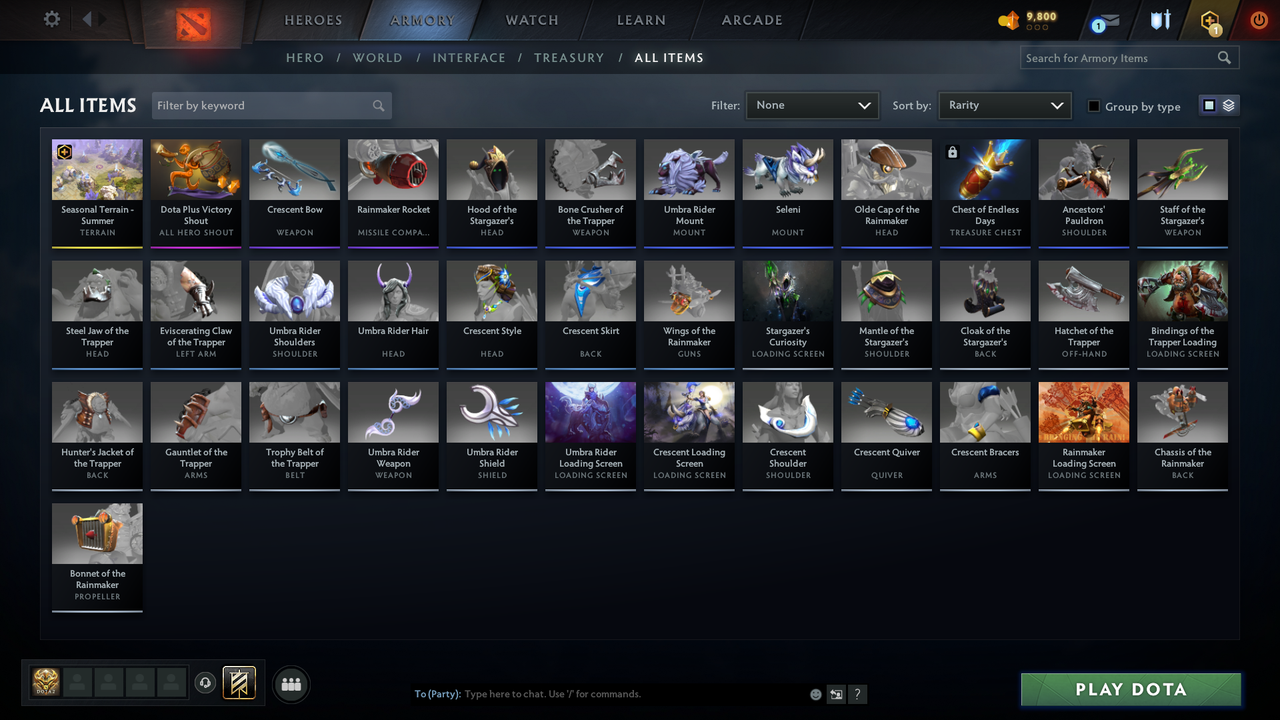Click the power button to quit Dota
This screenshot has width=1280, height=720.
tap(1258, 19)
